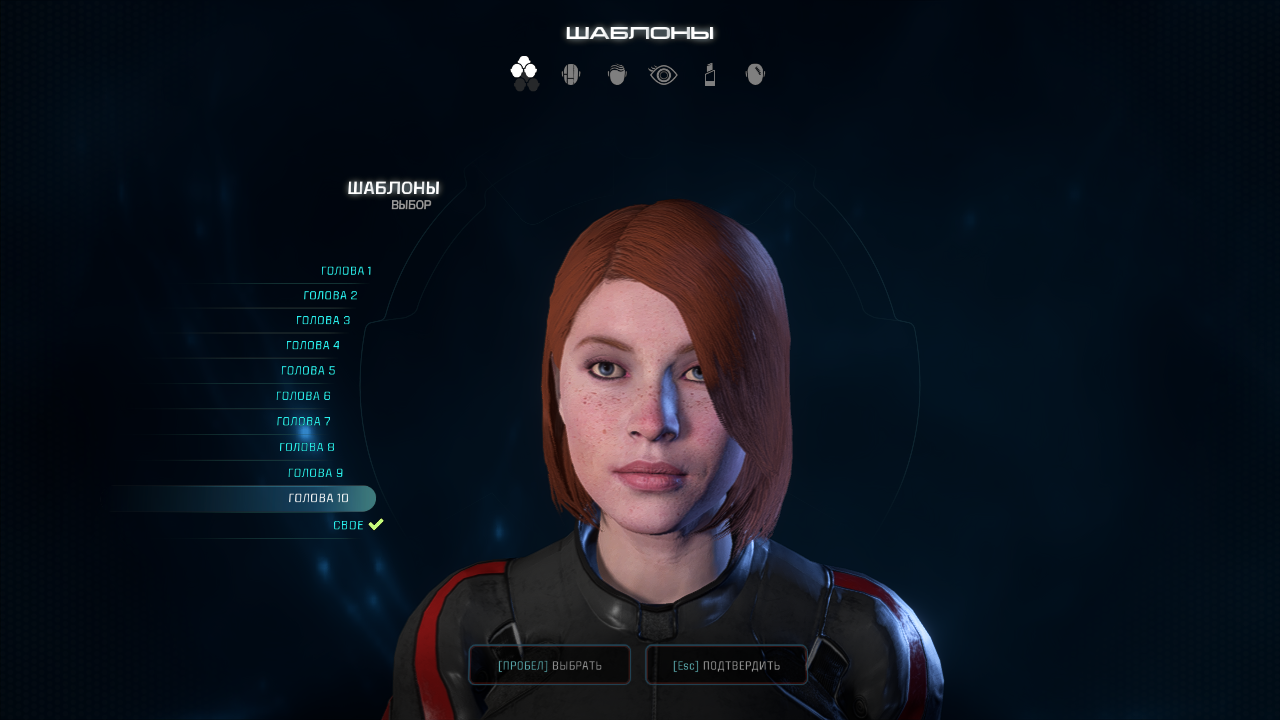Open the presets tab with stacked heads icon
This screenshot has height=720, width=1280.
tap(525, 74)
